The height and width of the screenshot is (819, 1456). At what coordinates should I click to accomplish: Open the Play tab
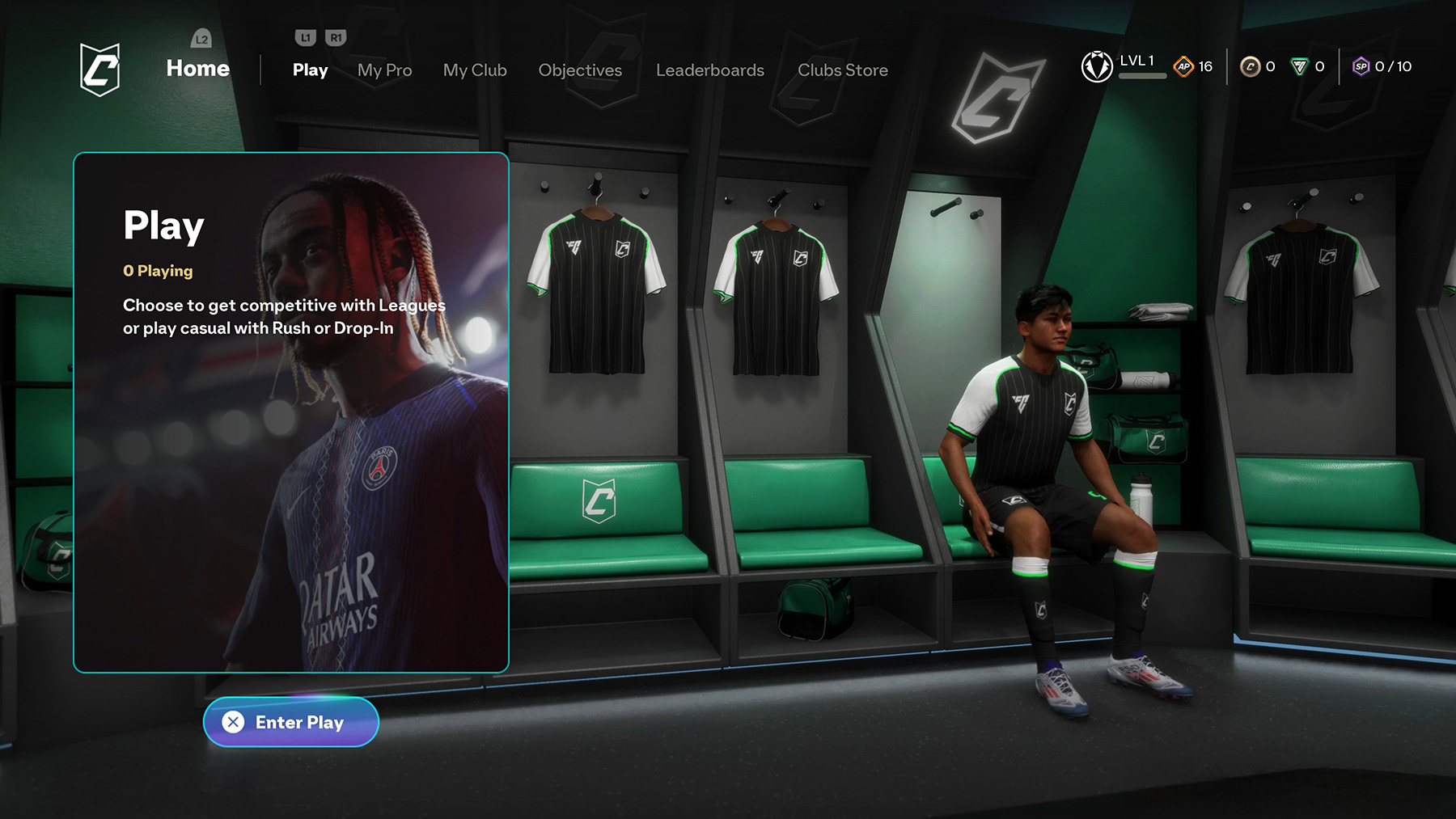309,70
